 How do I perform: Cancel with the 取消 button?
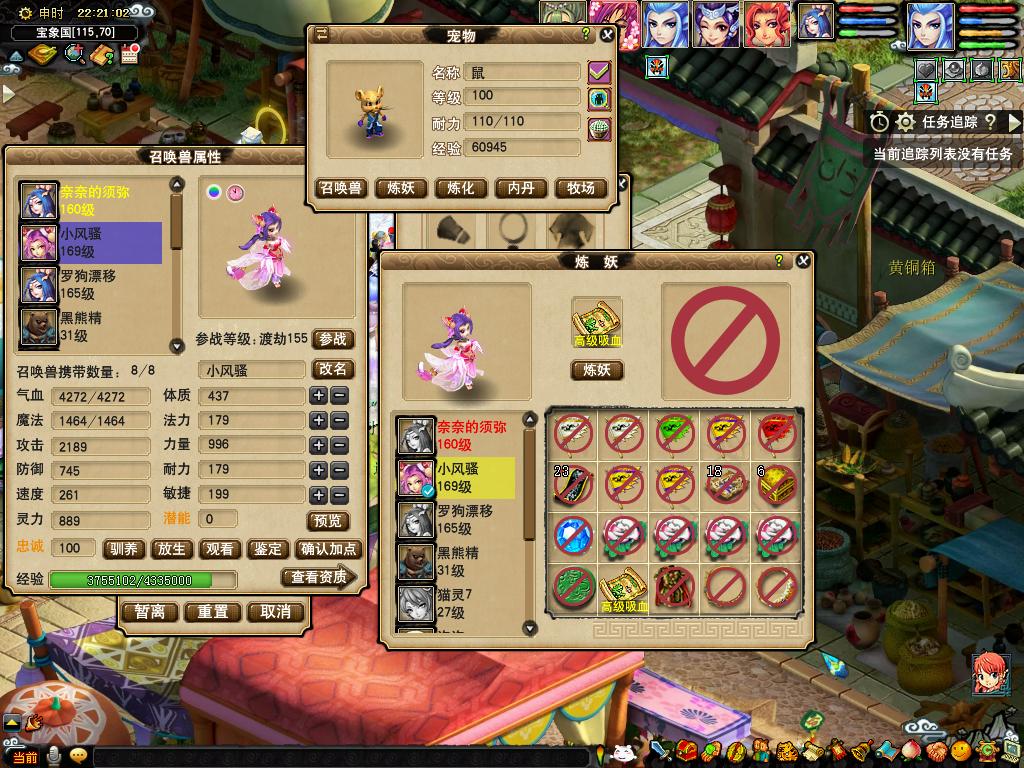coord(275,612)
